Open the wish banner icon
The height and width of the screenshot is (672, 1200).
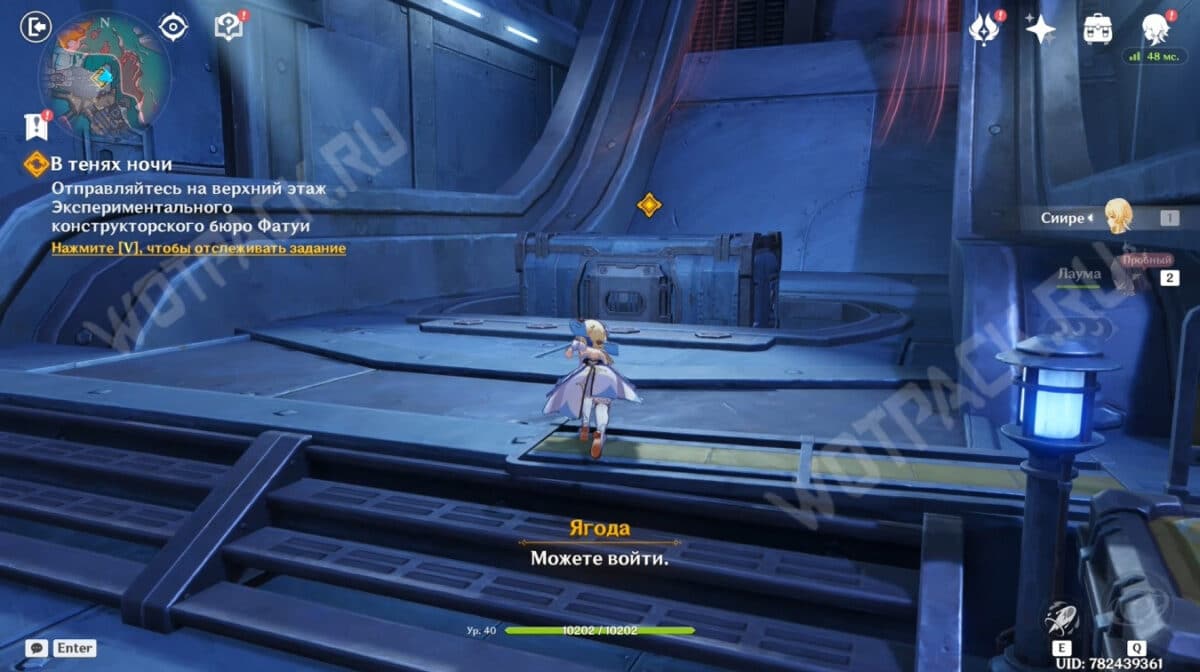click(x=984, y=28)
